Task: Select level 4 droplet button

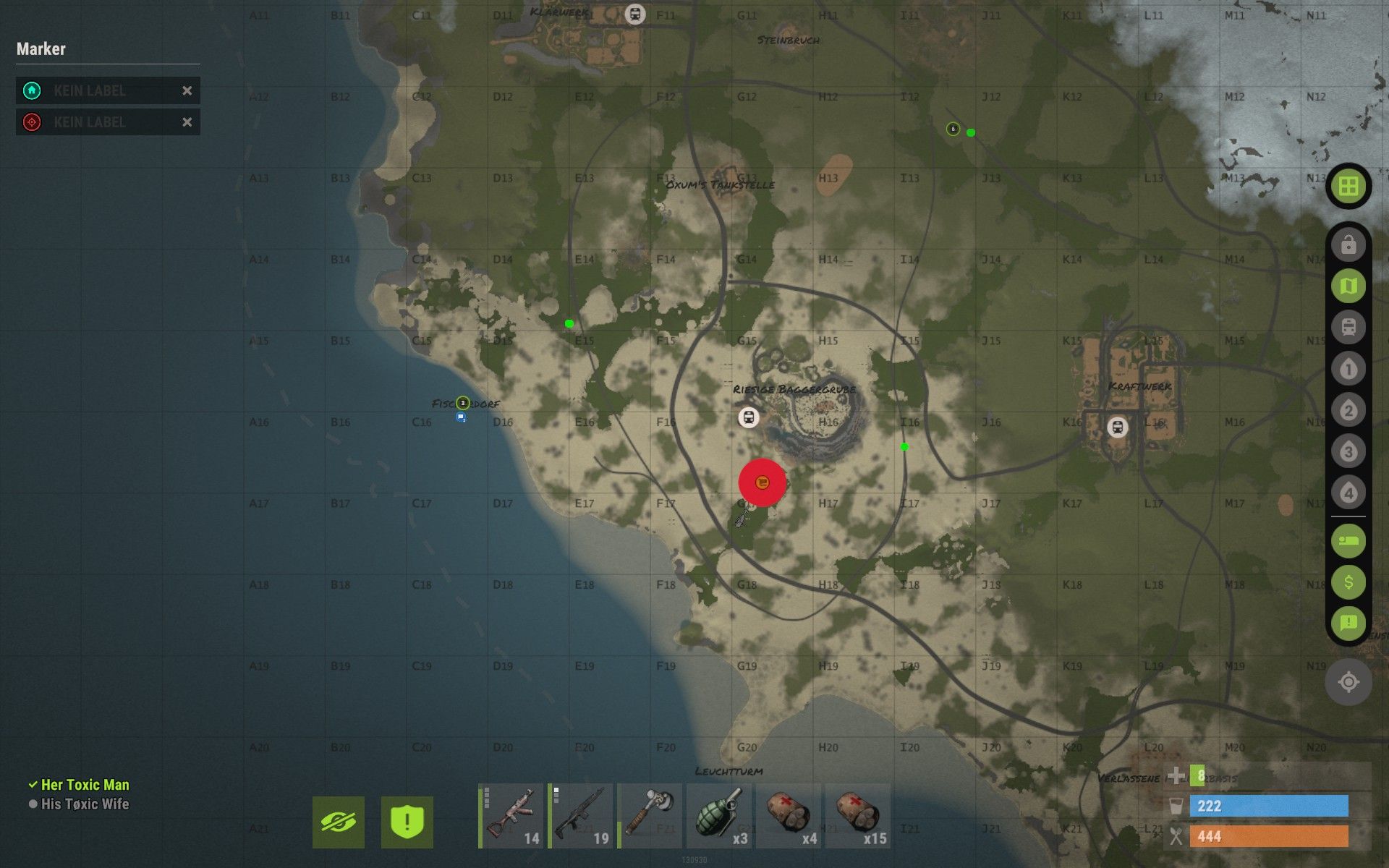Action: pos(1348,493)
